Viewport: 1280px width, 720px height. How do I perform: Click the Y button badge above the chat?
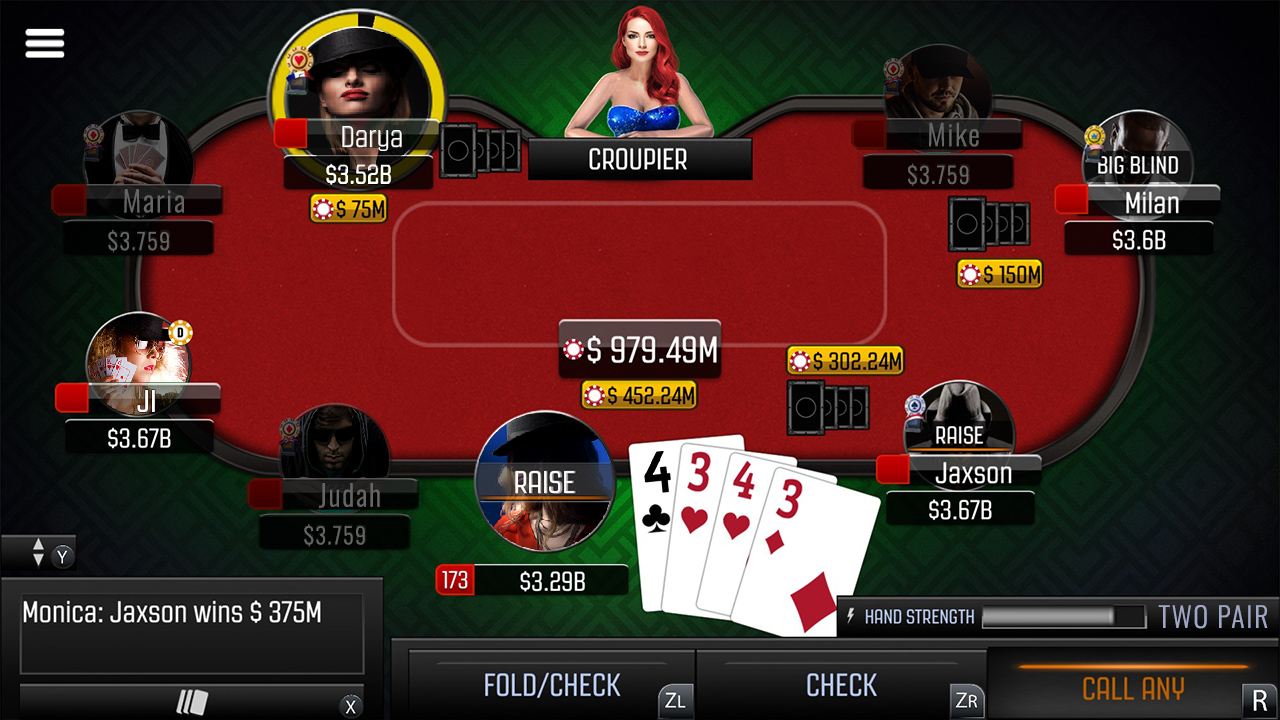click(x=61, y=556)
